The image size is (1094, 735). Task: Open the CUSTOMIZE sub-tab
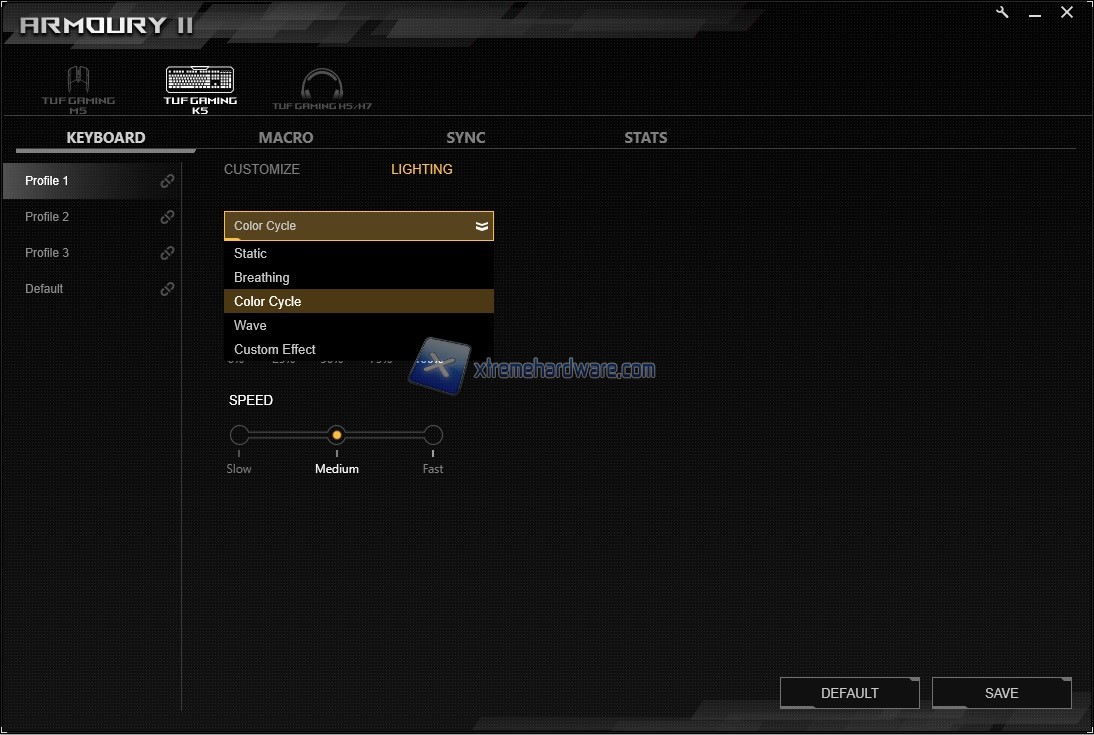262,169
